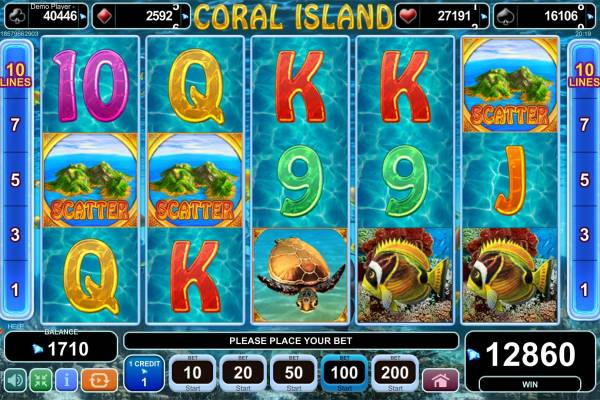Click the left 10 Lines indicator

[x=15, y=73]
